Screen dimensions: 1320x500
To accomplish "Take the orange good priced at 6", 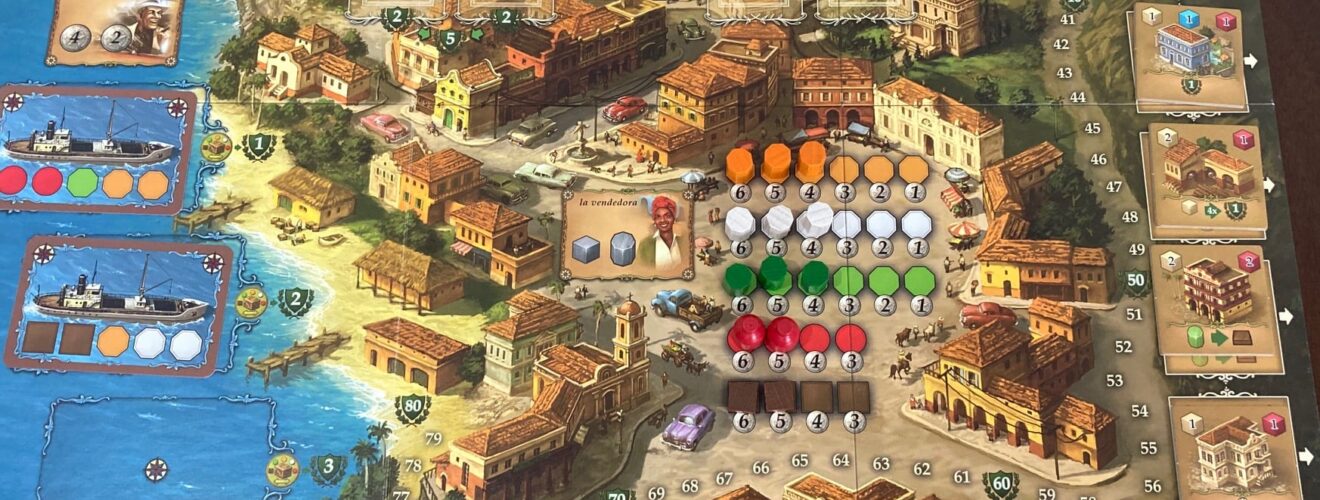I will pos(740,165).
